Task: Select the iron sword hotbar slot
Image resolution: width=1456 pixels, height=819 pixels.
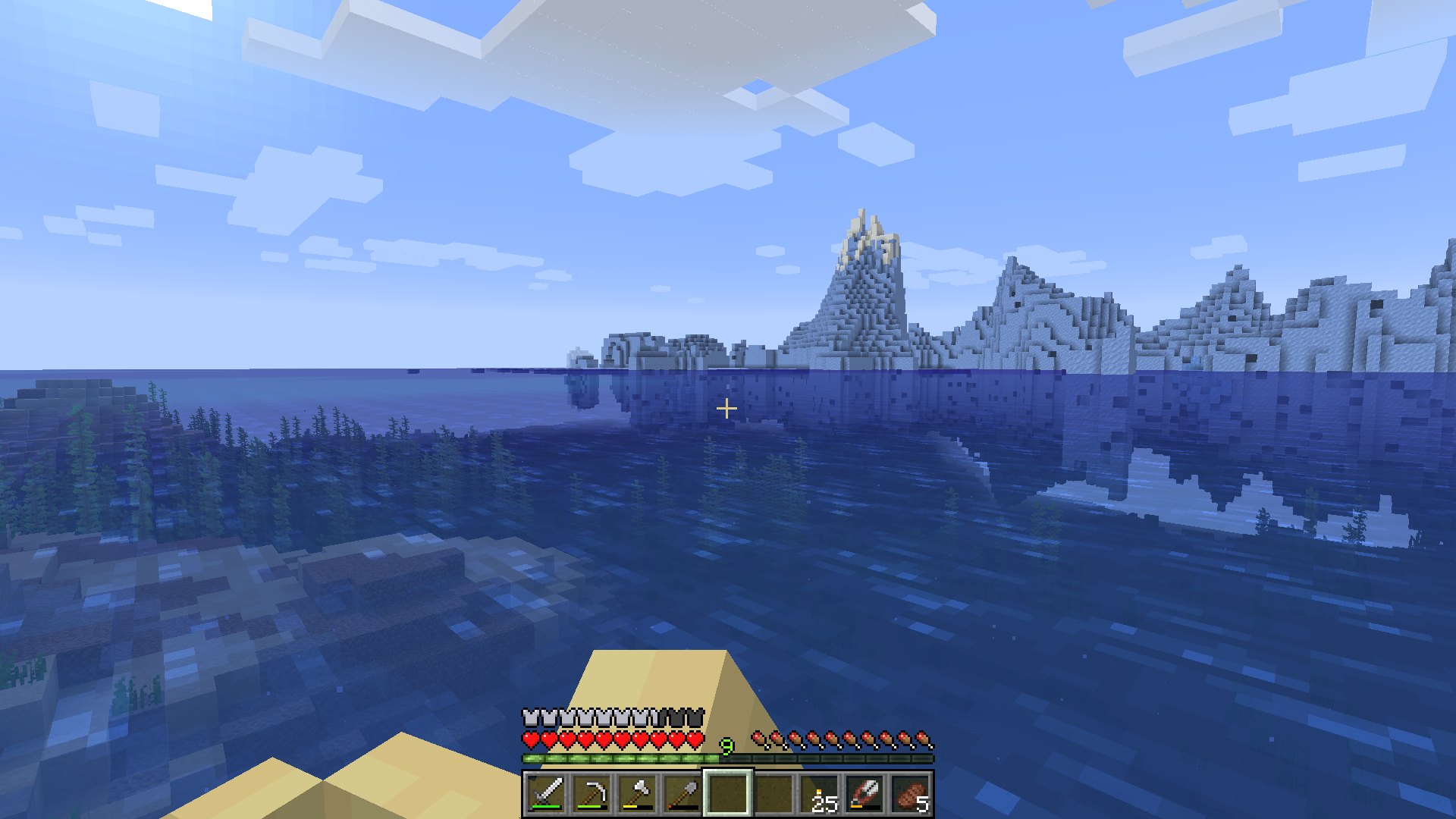Action: click(x=546, y=793)
